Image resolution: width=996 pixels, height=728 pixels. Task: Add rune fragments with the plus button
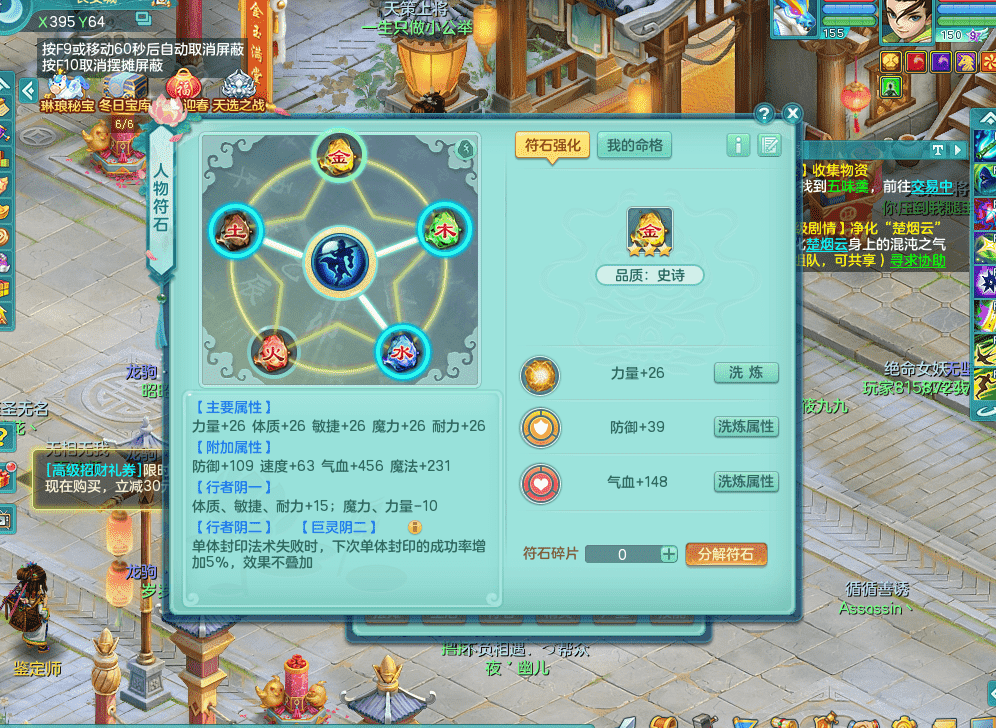point(669,554)
